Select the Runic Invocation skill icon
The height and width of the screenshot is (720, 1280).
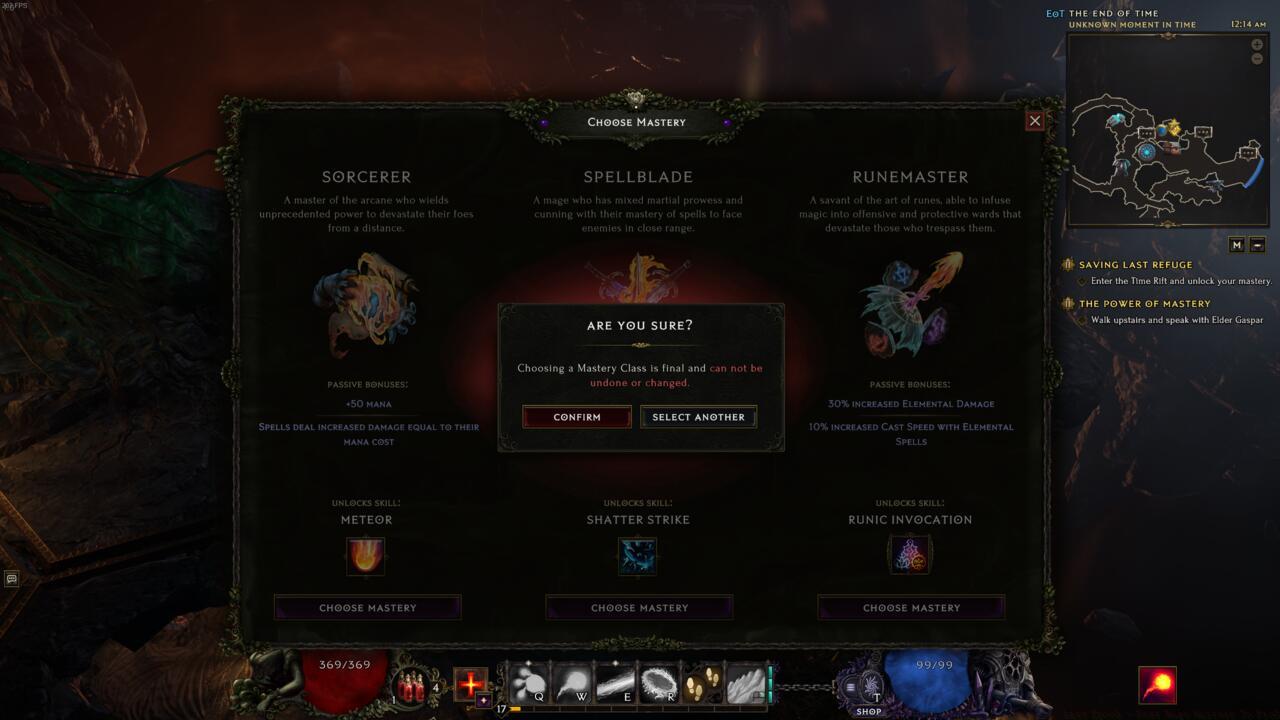coord(910,557)
